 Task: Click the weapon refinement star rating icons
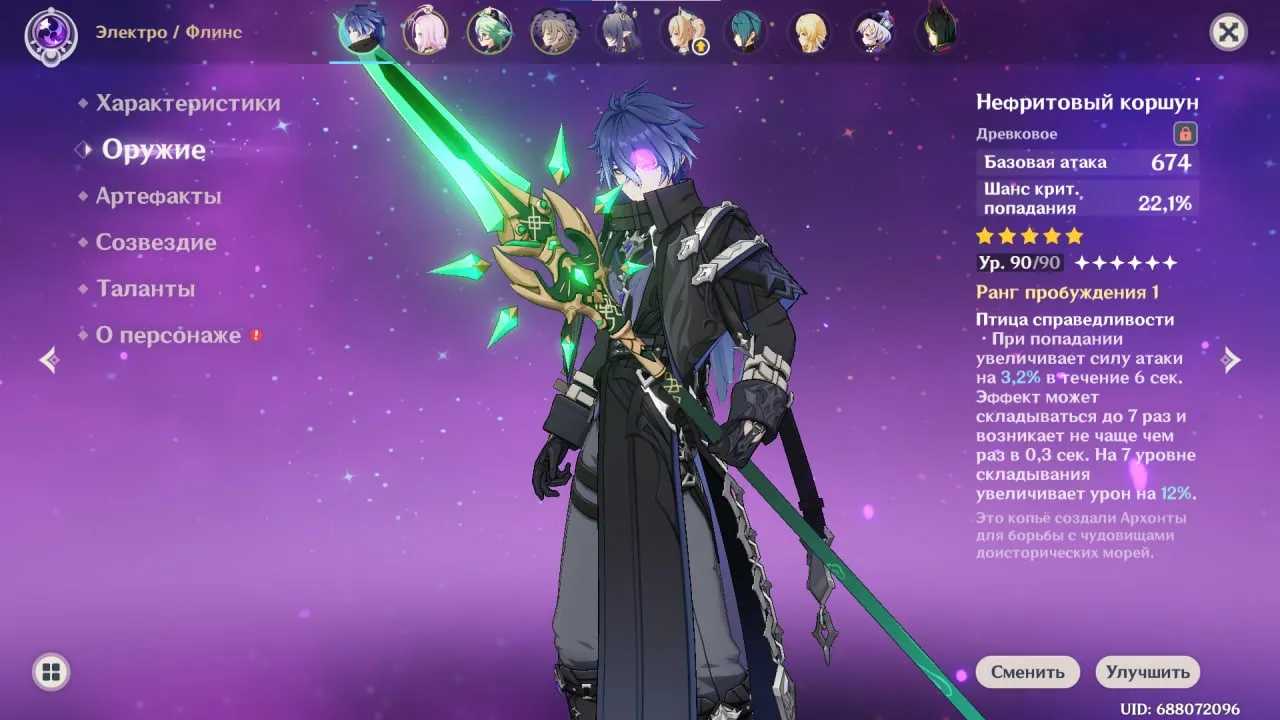[x=1028, y=236]
